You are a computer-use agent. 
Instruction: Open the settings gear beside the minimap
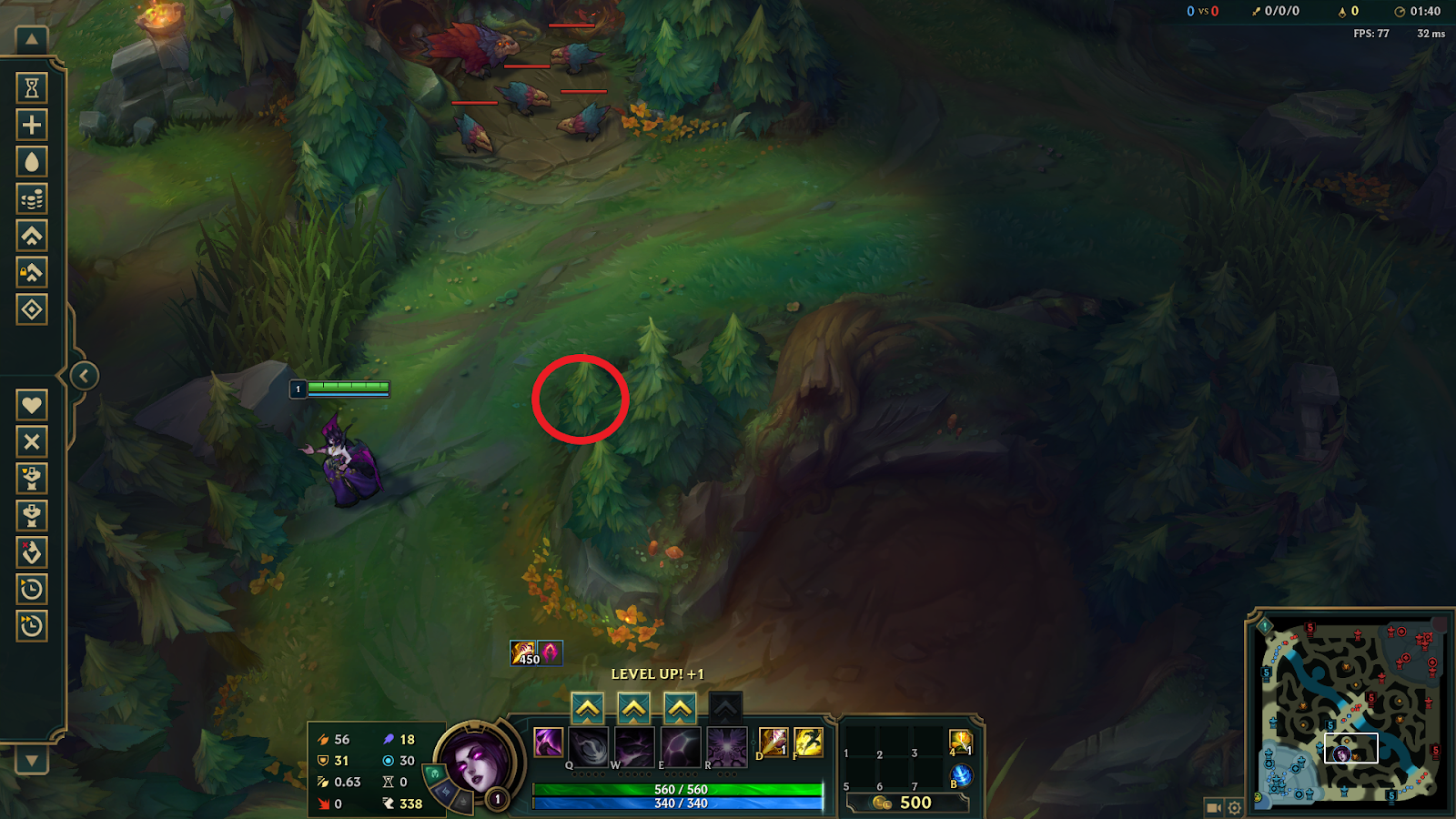pos(1234,807)
